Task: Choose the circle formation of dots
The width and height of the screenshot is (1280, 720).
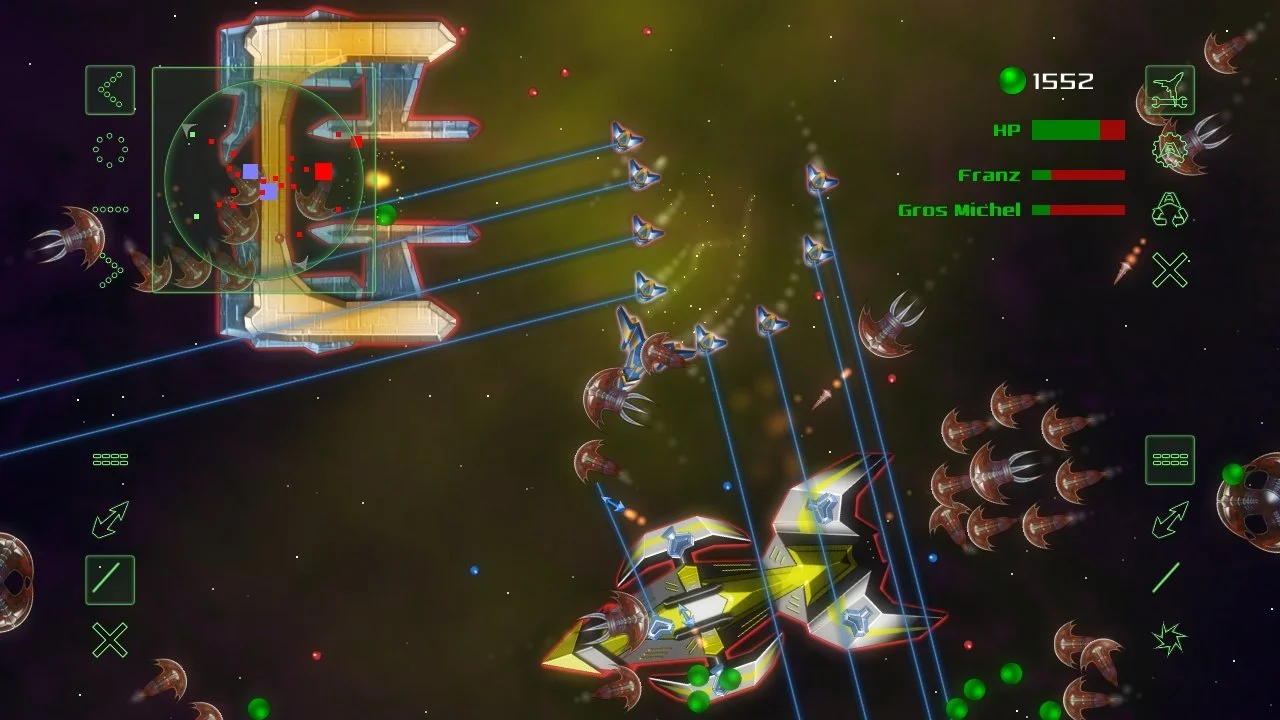Action: coord(110,150)
